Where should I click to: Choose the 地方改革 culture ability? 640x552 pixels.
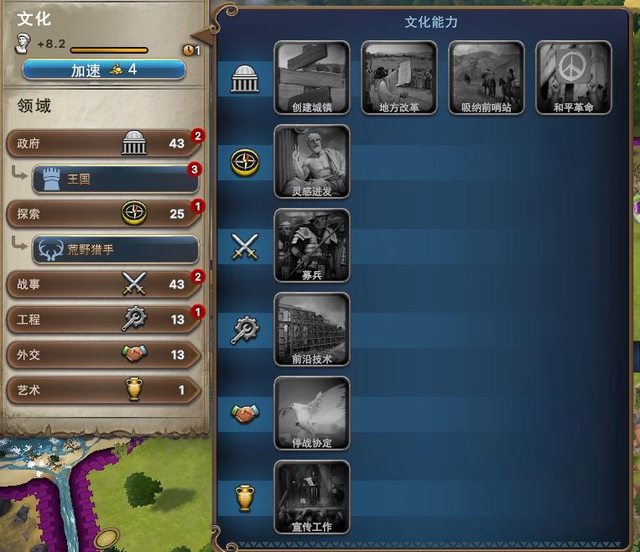point(398,78)
